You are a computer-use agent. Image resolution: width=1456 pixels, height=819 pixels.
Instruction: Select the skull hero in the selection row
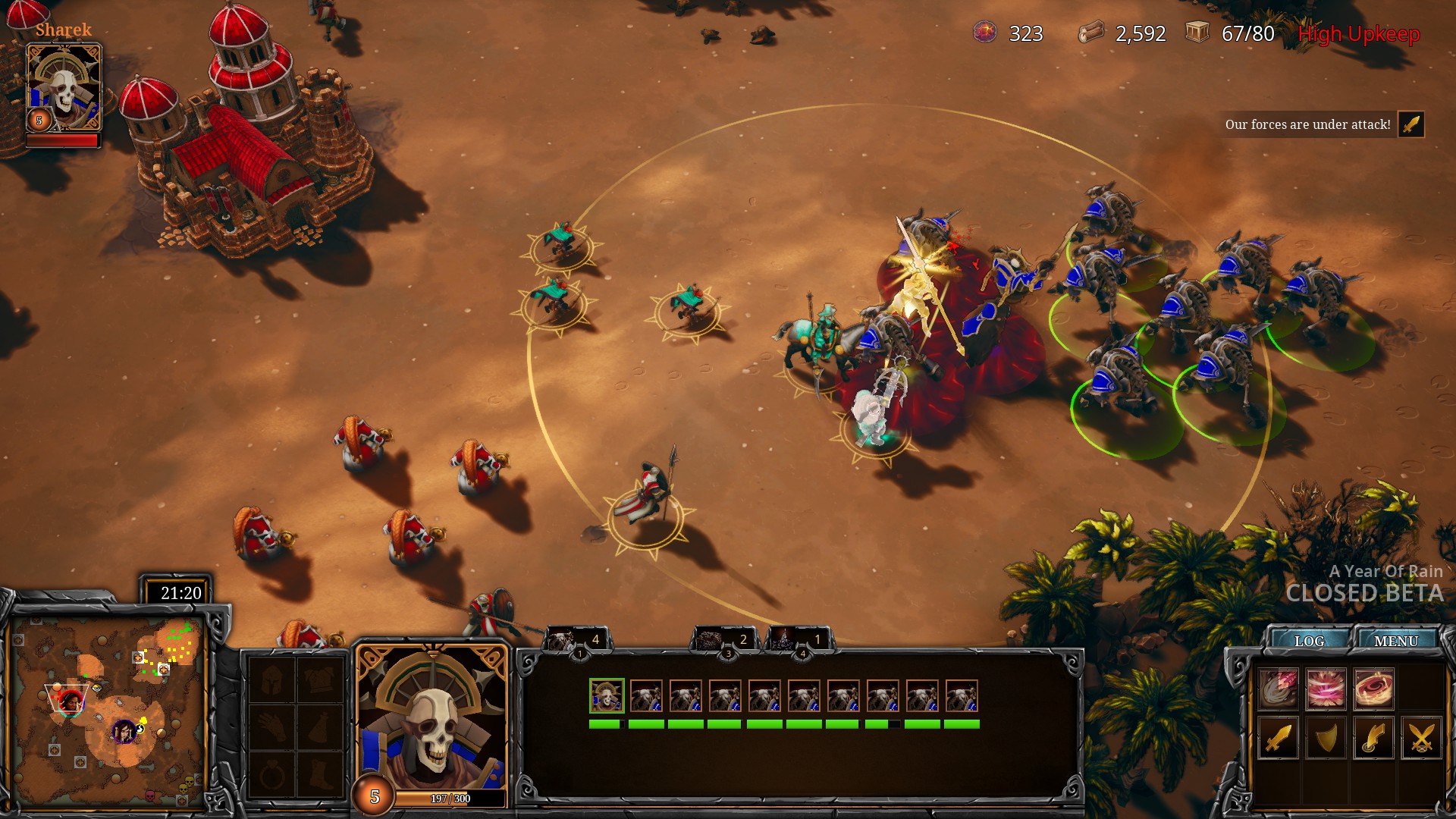607,695
